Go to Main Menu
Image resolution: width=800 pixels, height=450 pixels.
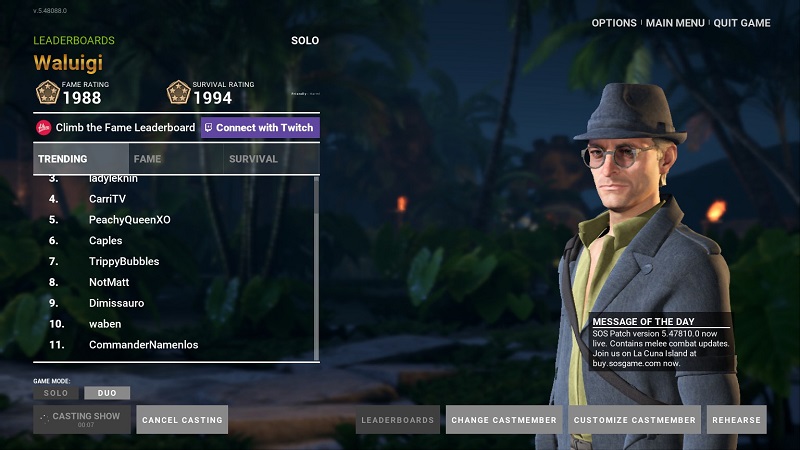click(675, 23)
